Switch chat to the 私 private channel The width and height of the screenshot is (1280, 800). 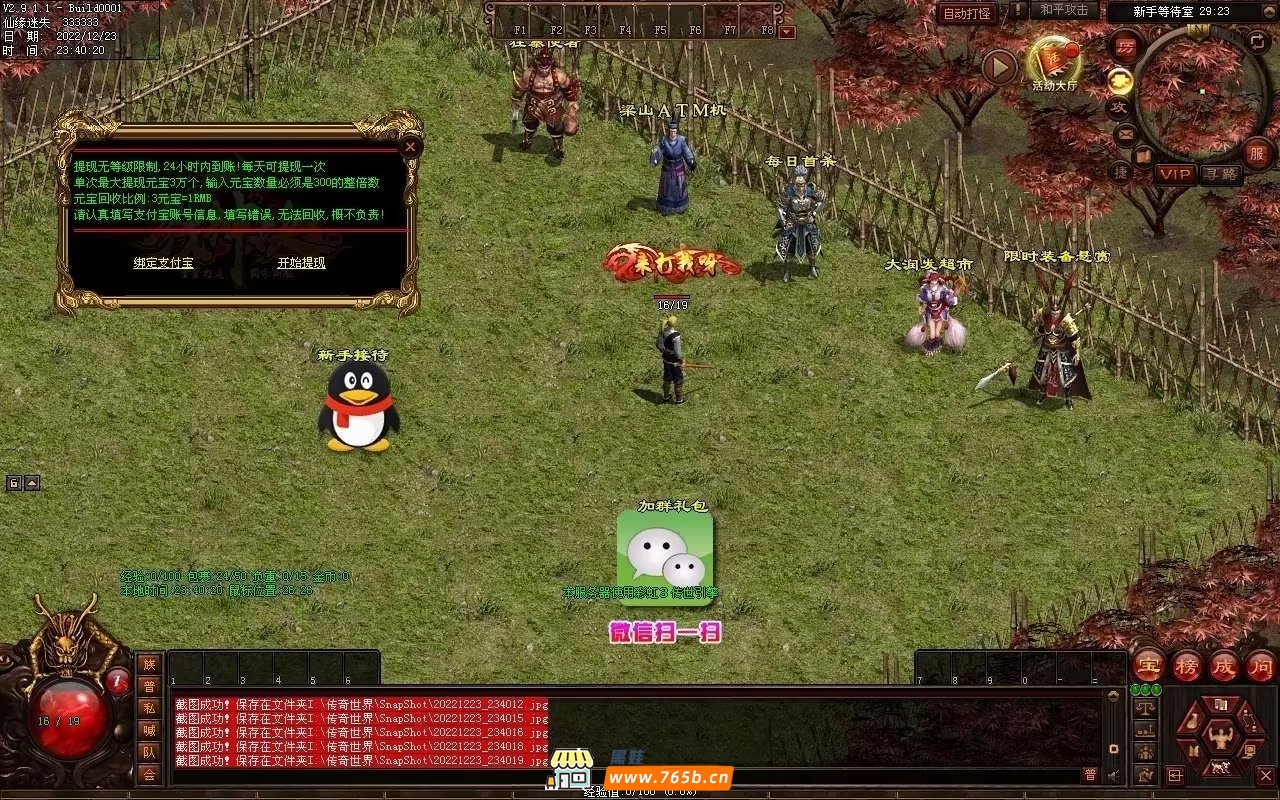[149, 708]
